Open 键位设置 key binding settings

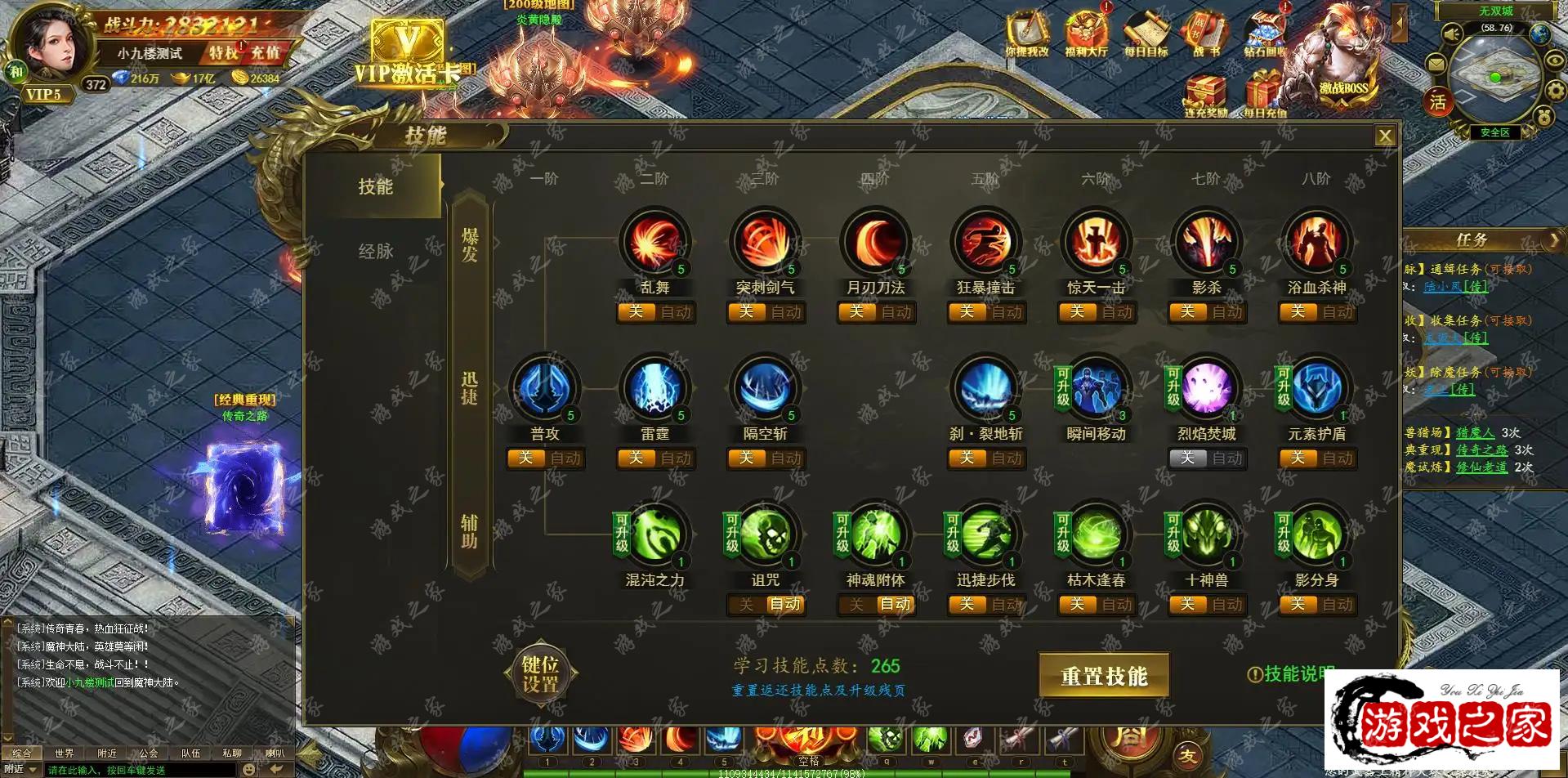[x=540, y=675]
